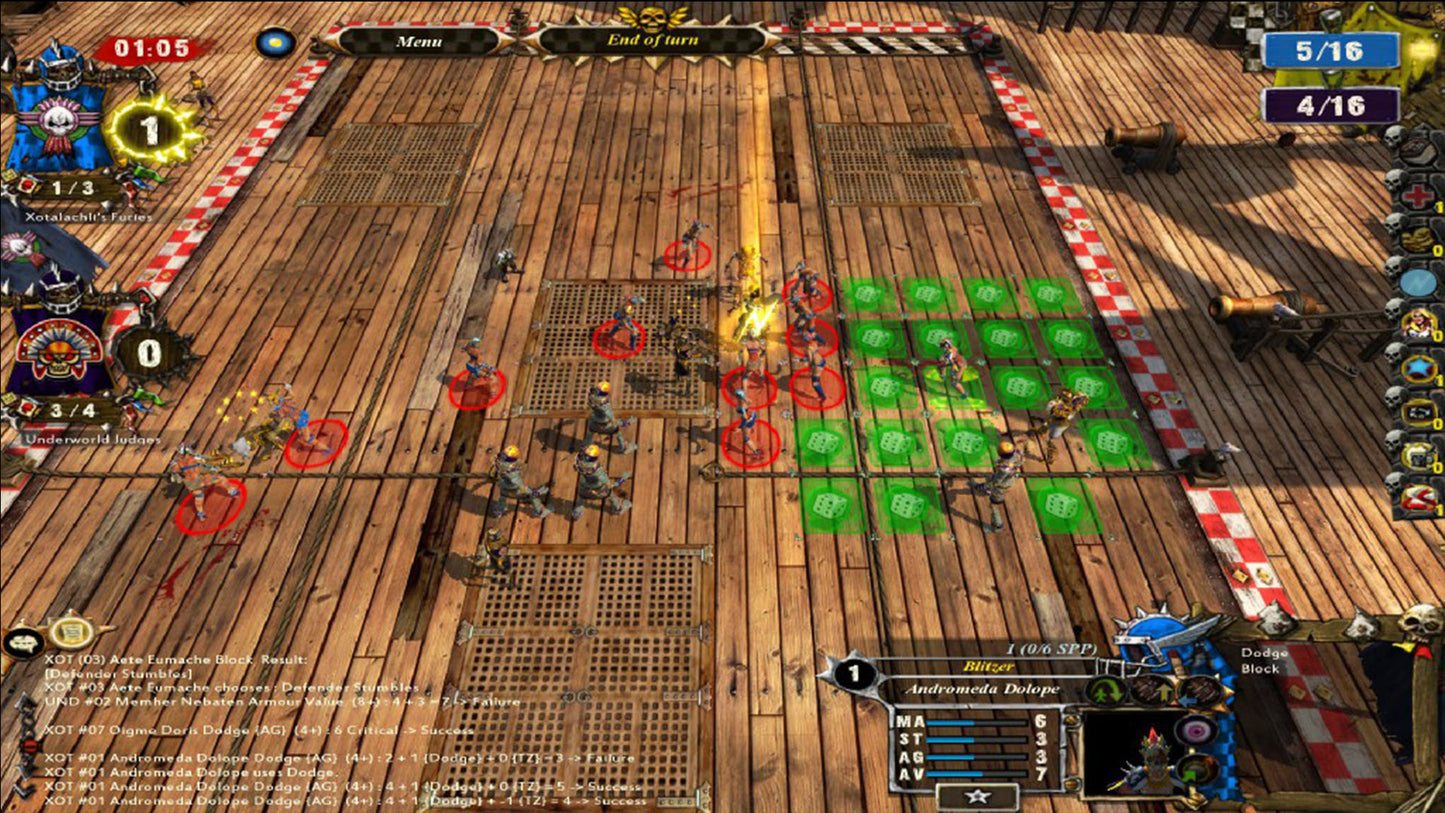Screen dimensions: 1445x813
Task: Click the End of turn button
Action: point(655,42)
